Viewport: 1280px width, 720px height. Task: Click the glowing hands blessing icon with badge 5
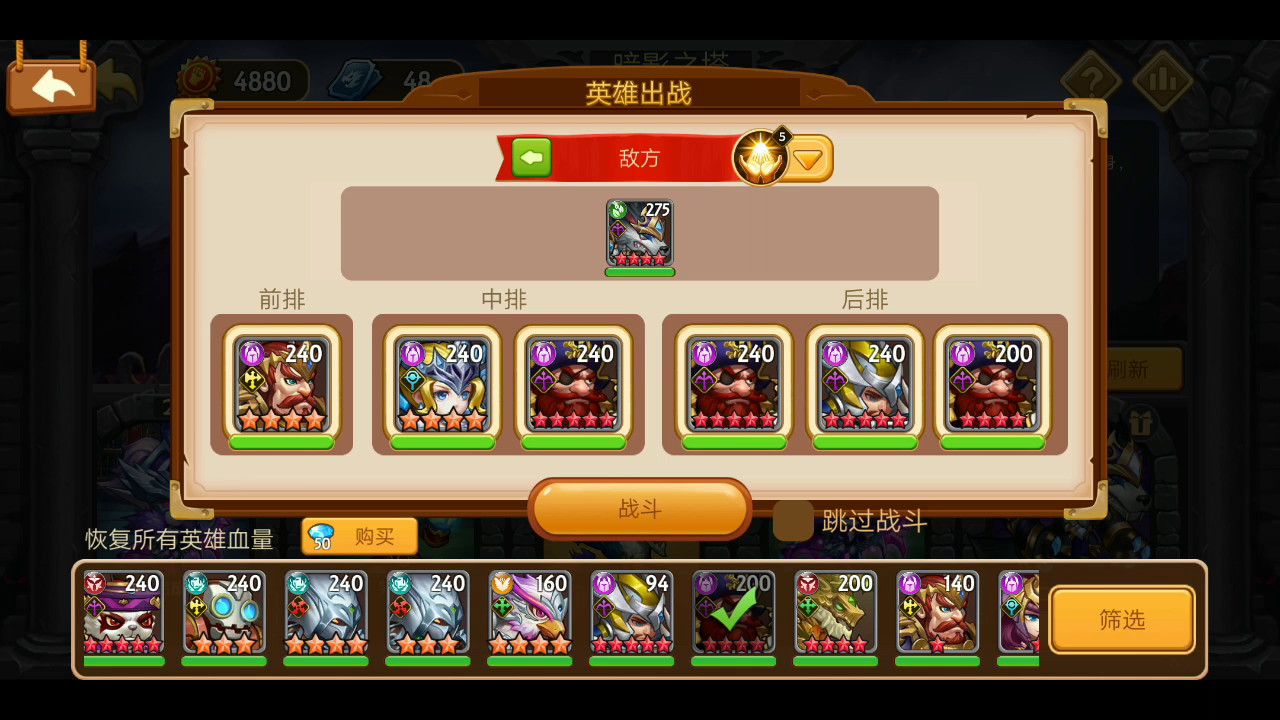pyautogui.click(x=760, y=157)
